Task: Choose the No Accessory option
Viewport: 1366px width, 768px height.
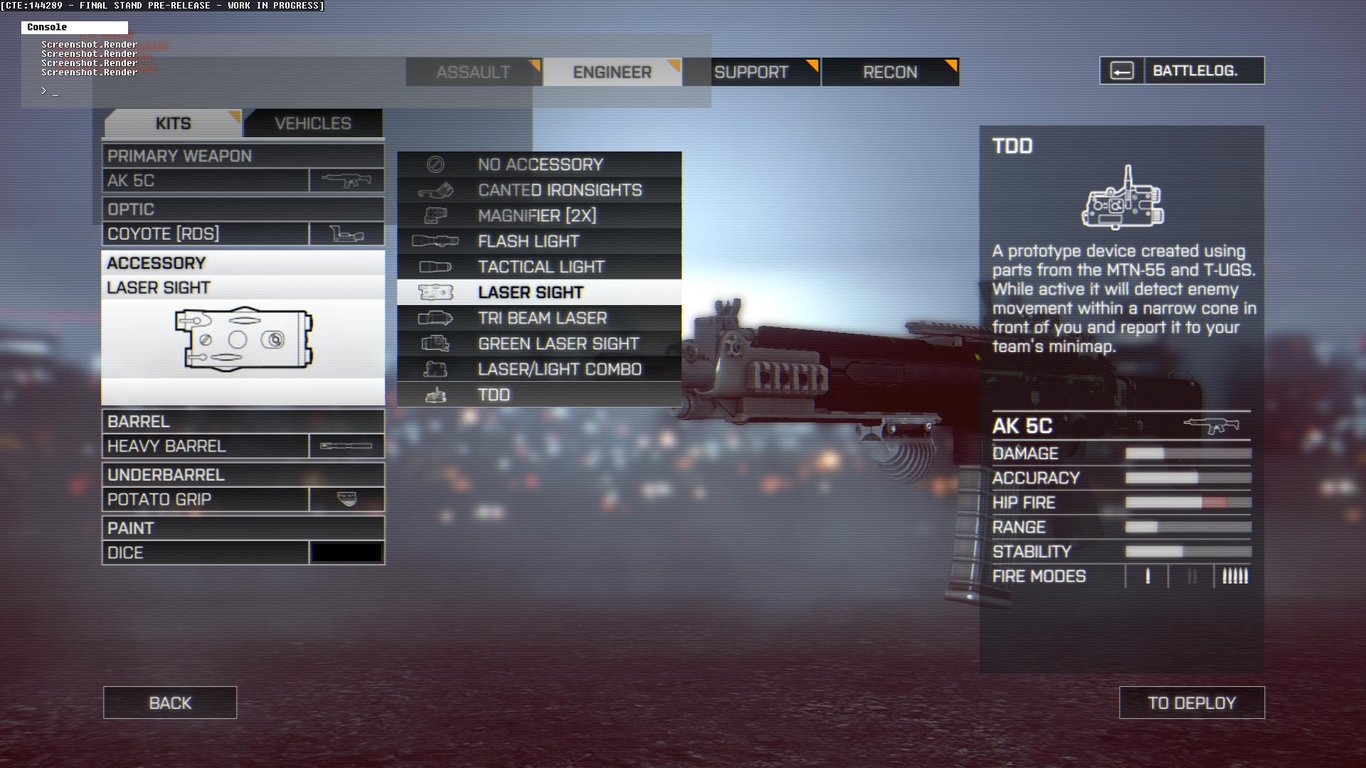Action: coord(540,164)
